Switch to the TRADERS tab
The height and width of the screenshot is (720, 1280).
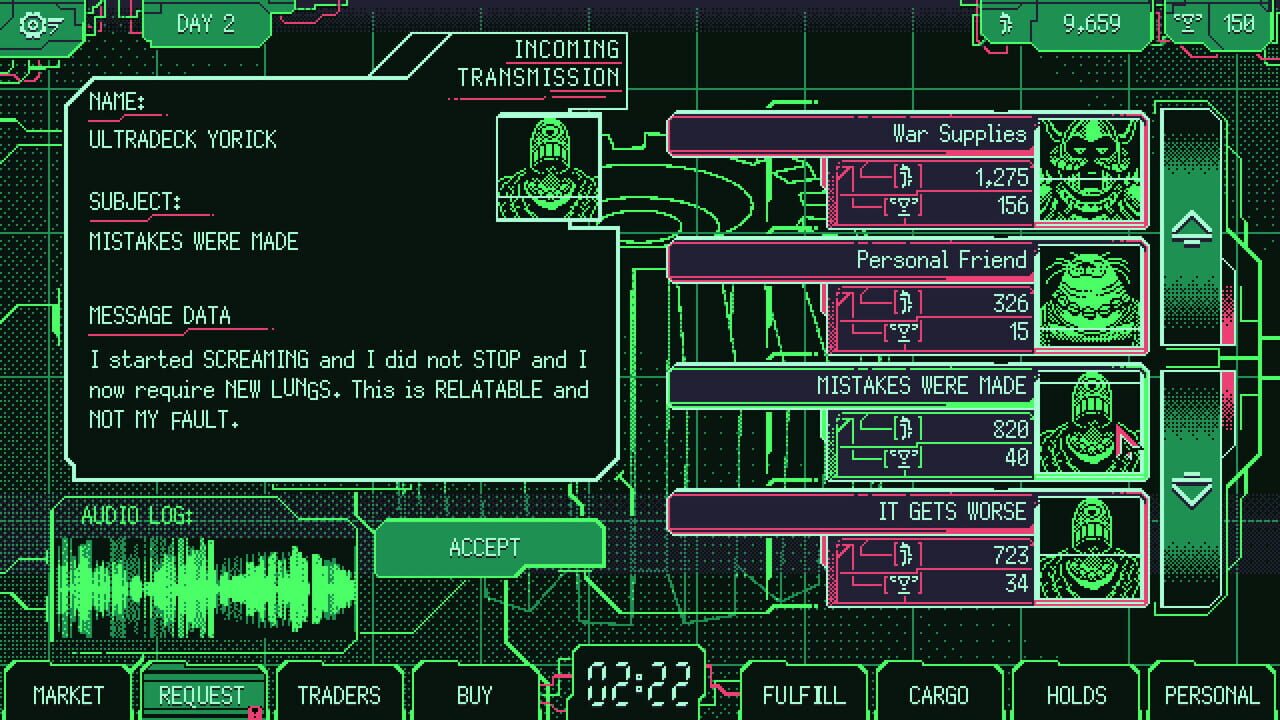[339, 694]
